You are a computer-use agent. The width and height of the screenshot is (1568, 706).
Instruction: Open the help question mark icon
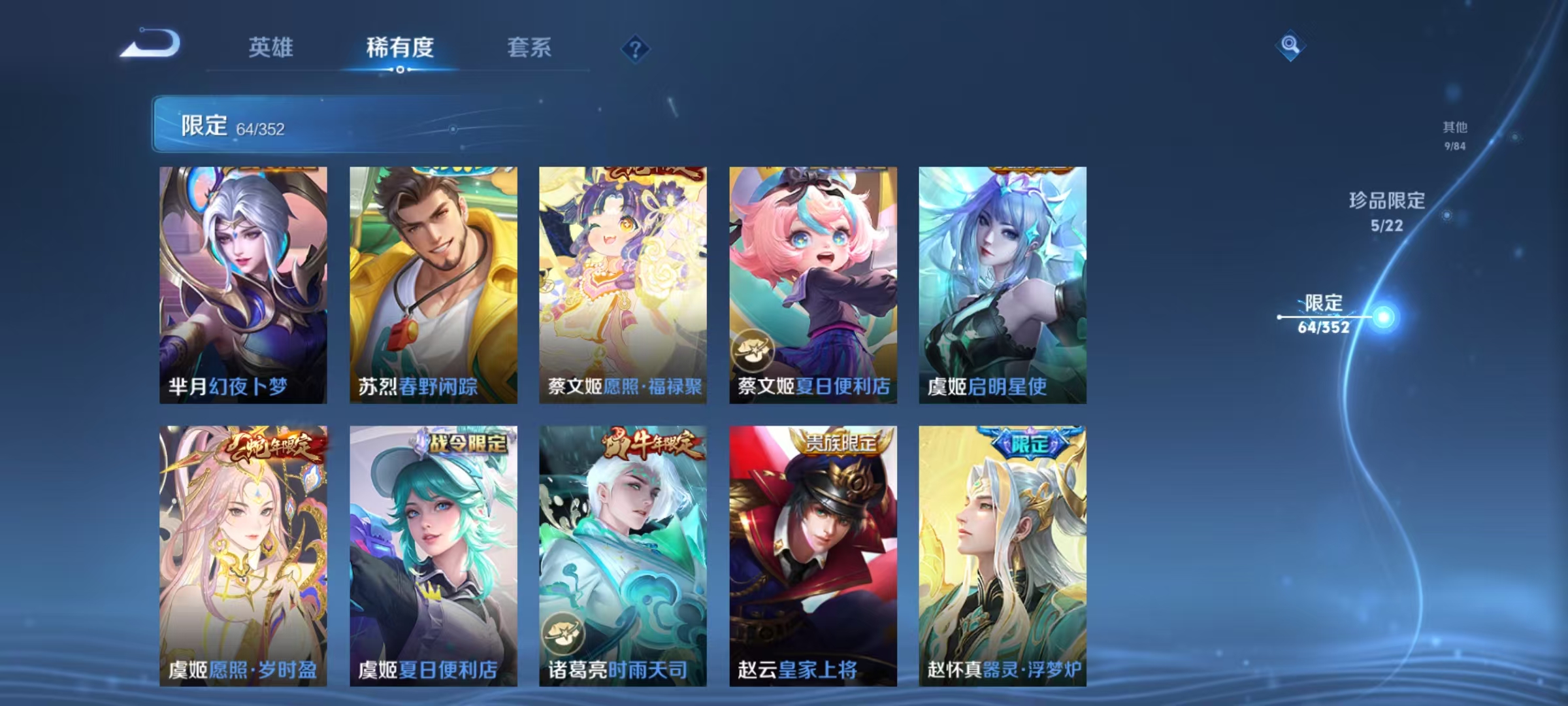[x=637, y=50]
